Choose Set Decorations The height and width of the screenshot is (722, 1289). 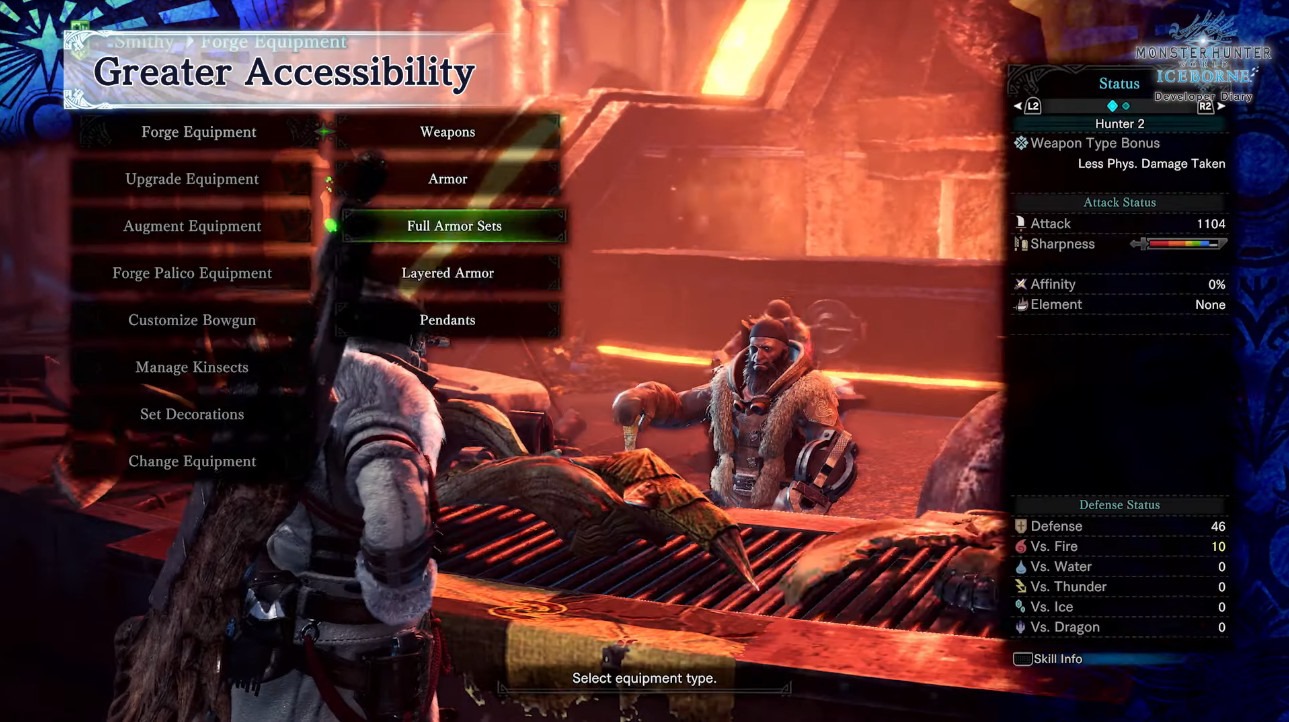click(x=192, y=414)
